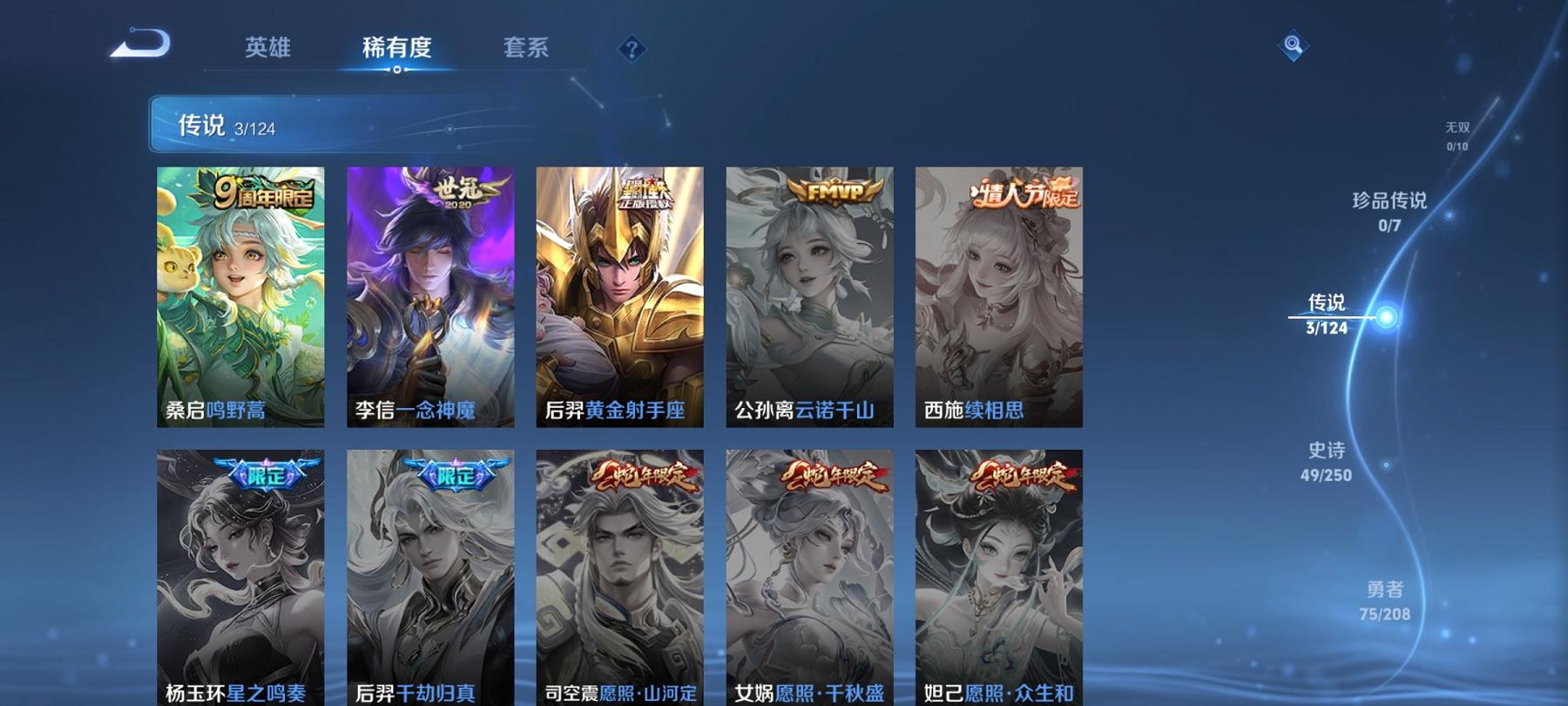This screenshot has height=706, width=1568.
Task: Click the help question mark icon
Action: point(630,50)
